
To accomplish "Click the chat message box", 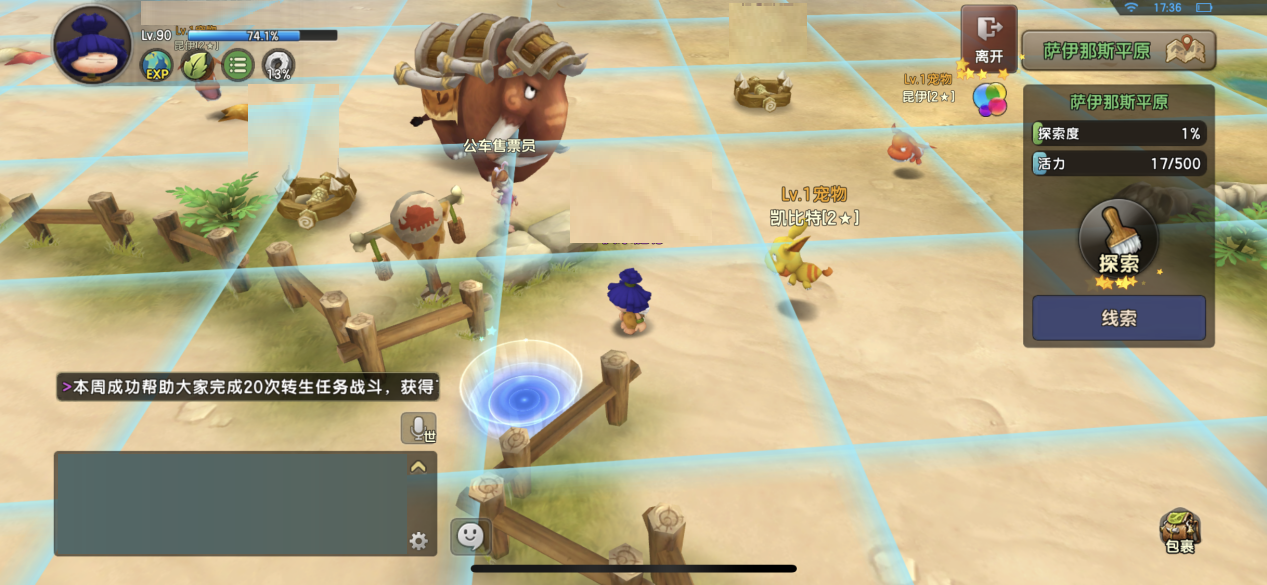I will pos(230,503).
